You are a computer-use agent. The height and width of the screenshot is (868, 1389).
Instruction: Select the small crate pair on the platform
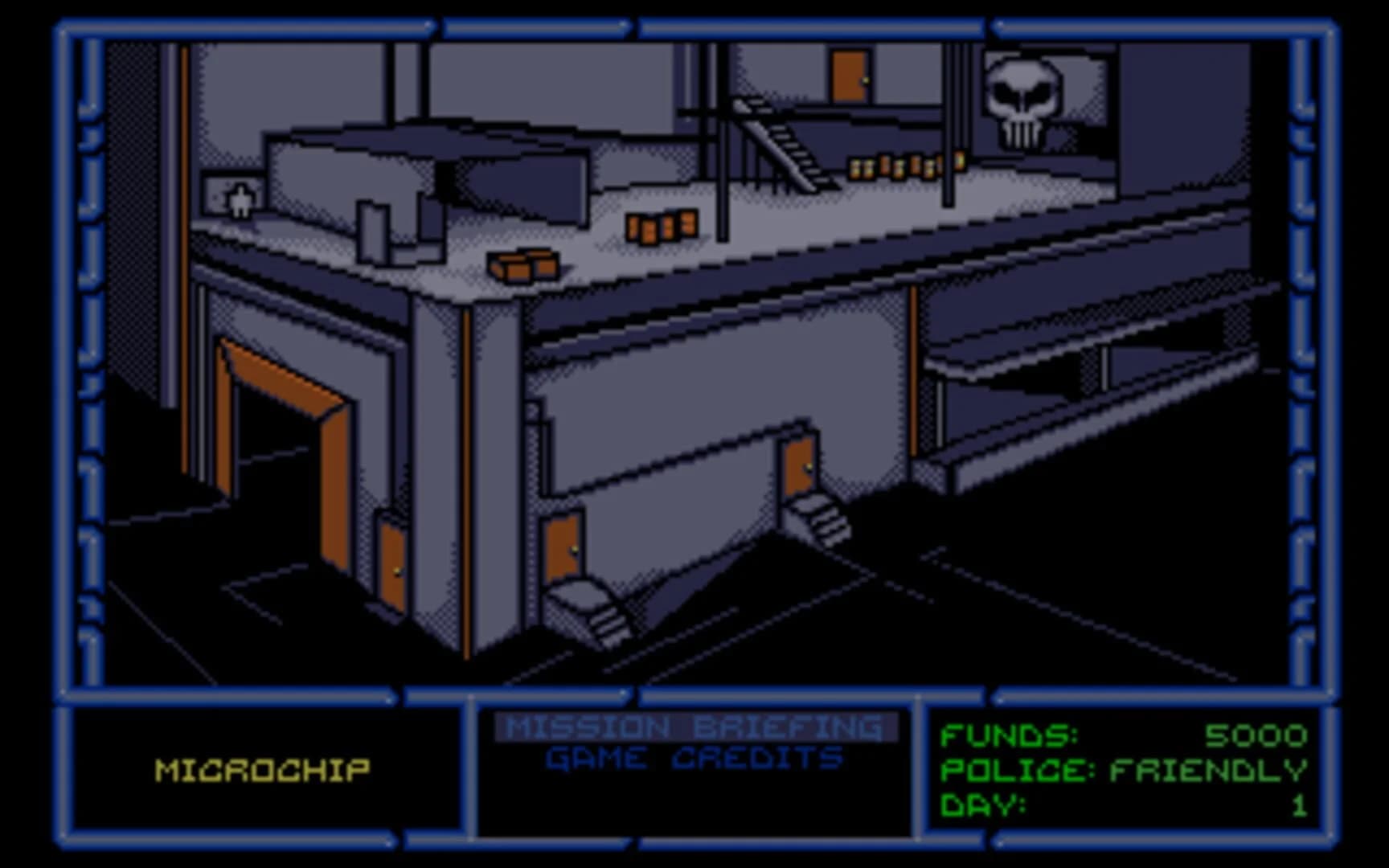662,227
